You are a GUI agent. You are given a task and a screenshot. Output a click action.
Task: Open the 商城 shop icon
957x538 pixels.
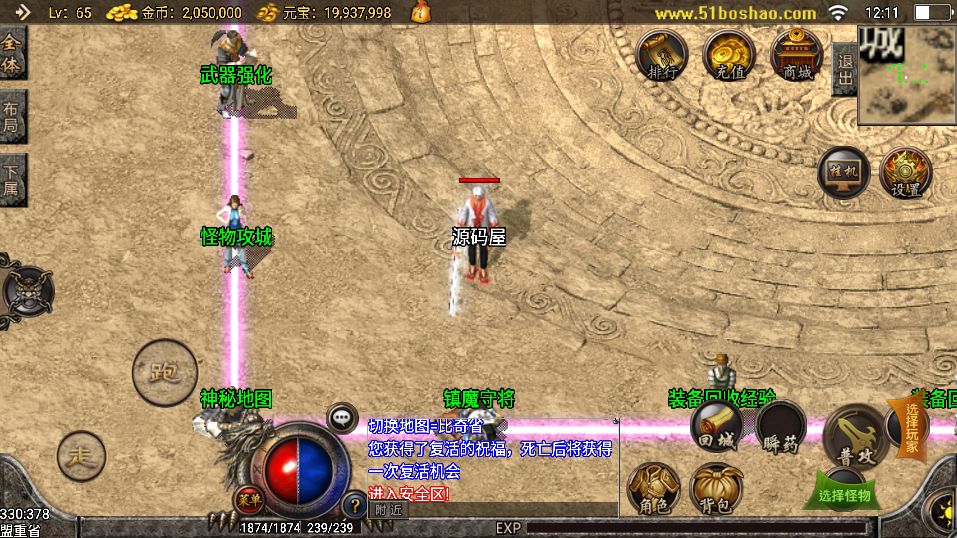(x=797, y=54)
